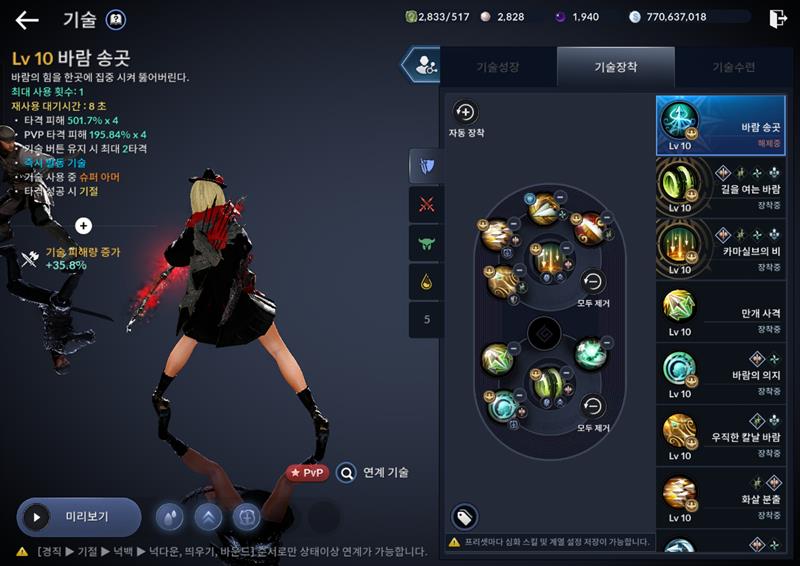
Task: Choose the crossed swords preset tab
Action: click(x=427, y=204)
